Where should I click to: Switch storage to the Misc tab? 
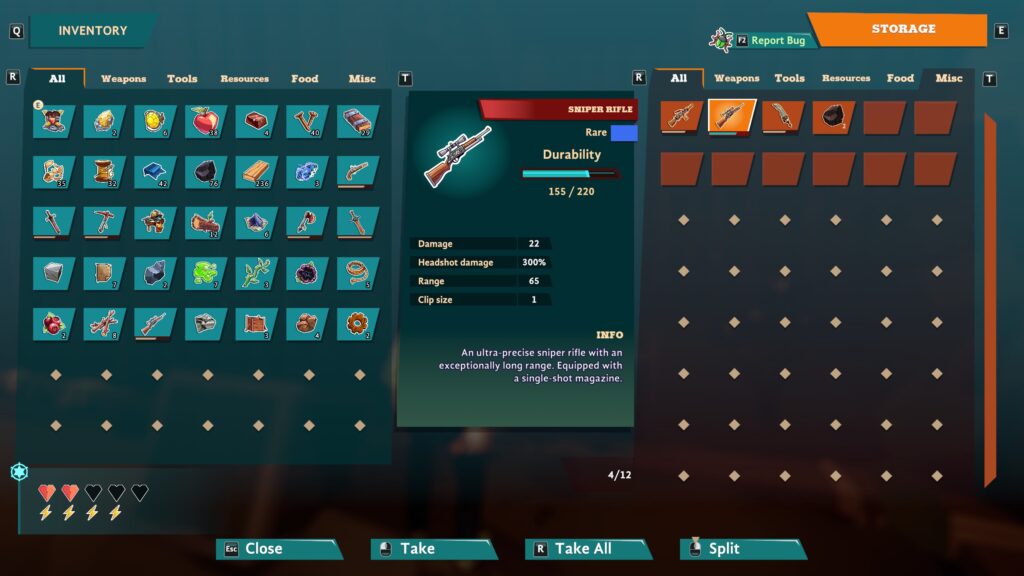tap(948, 78)
